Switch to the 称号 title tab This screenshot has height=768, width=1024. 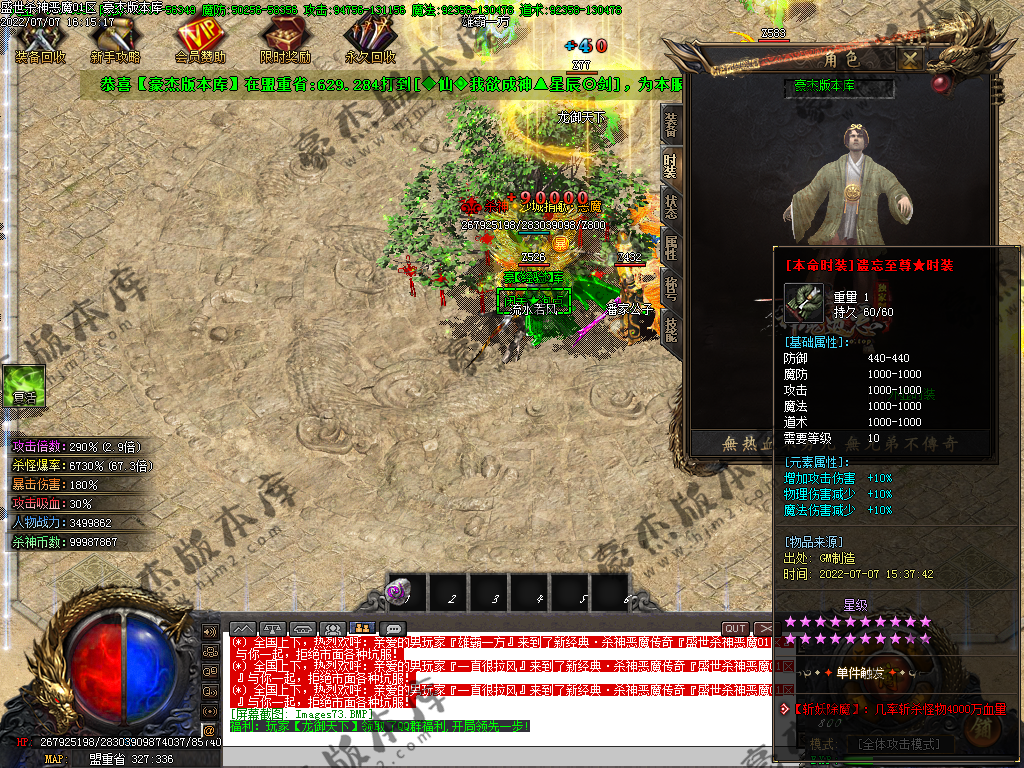click(x=671, y=289)
